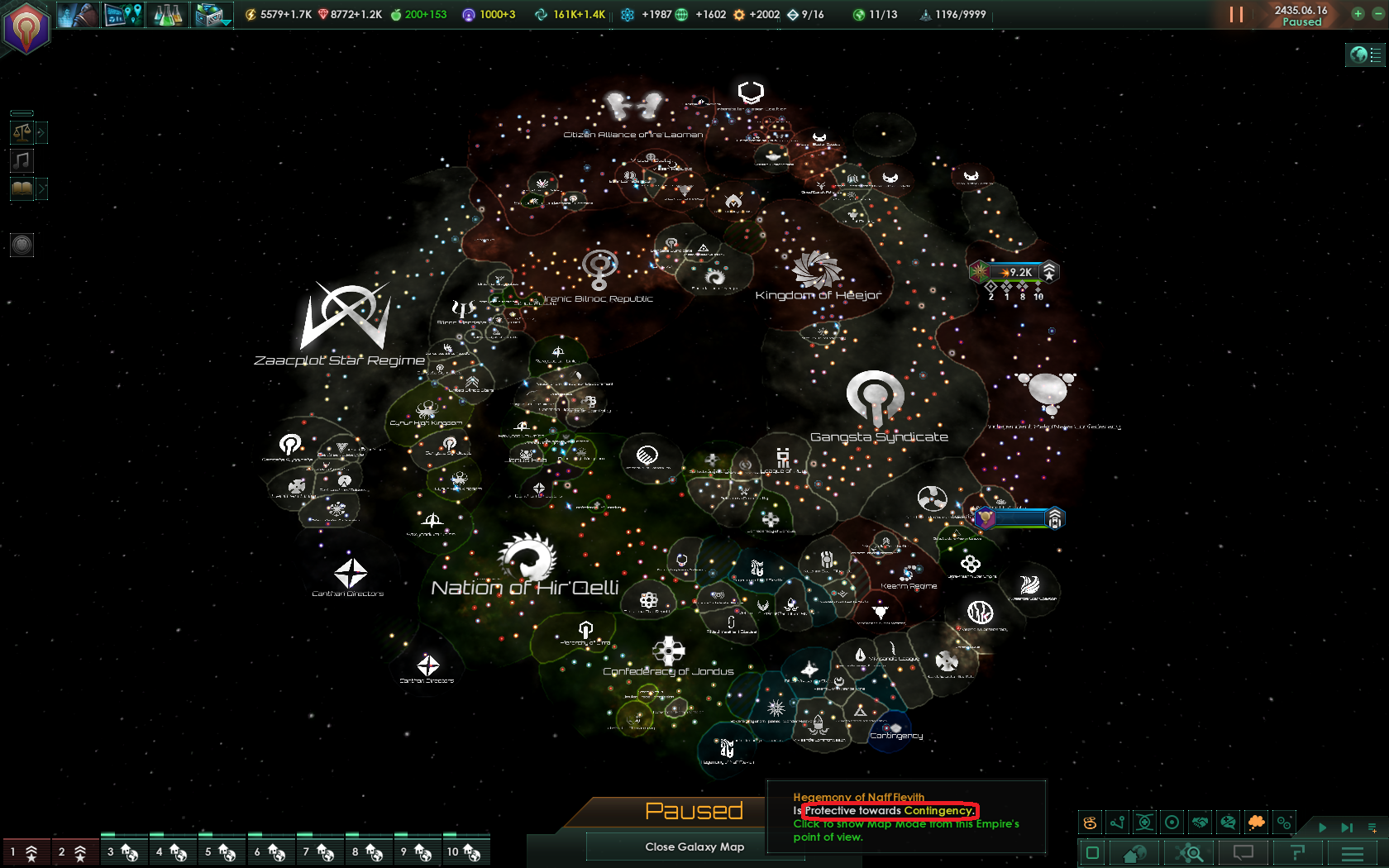1389x868 pixels.
Task: Toggle the default map mode square icon
Action: pyautogui.click(x=1091, y=852)
